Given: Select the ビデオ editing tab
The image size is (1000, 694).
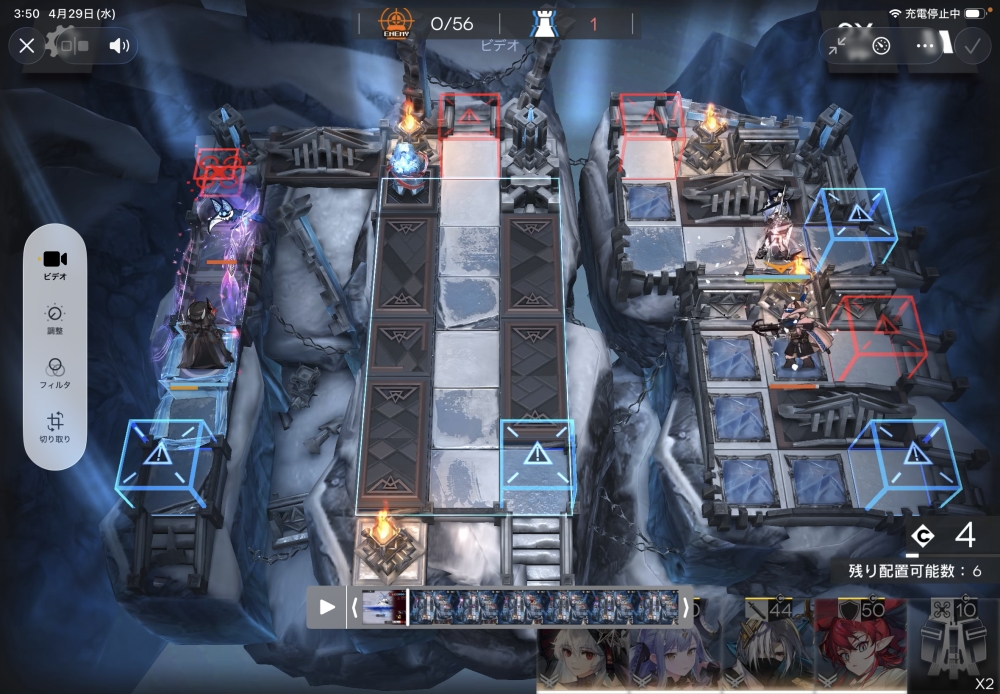Looking at the screenshot, I should [55, 265].
